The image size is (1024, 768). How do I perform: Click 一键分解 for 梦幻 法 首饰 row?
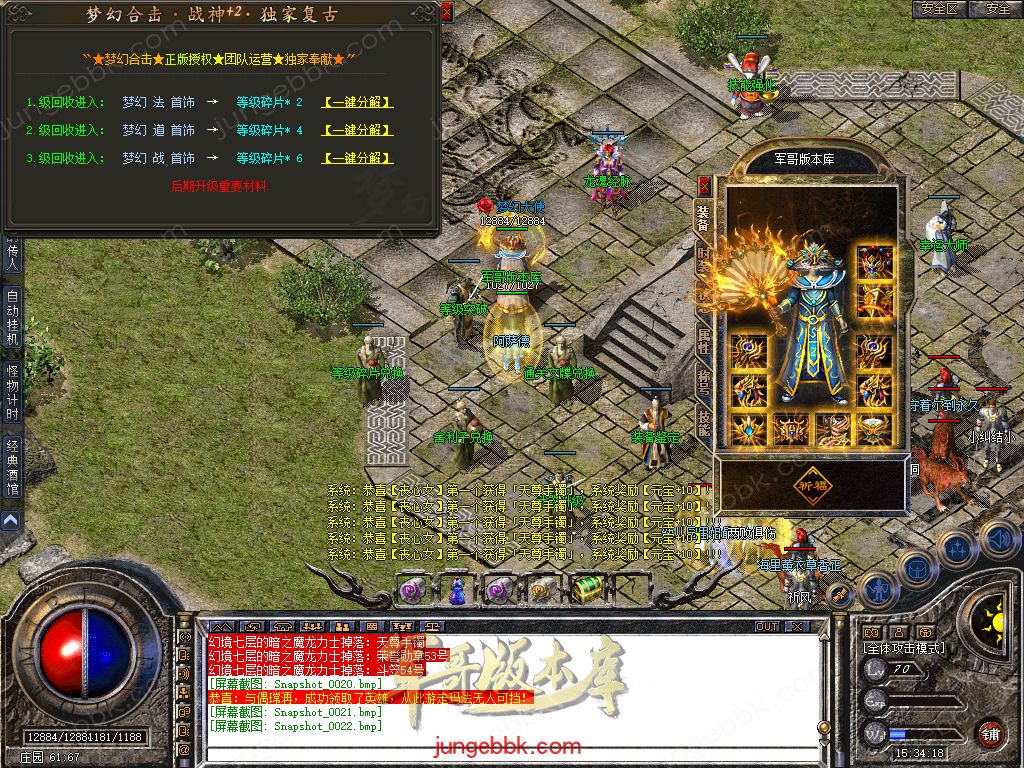[x=357, y=102]
